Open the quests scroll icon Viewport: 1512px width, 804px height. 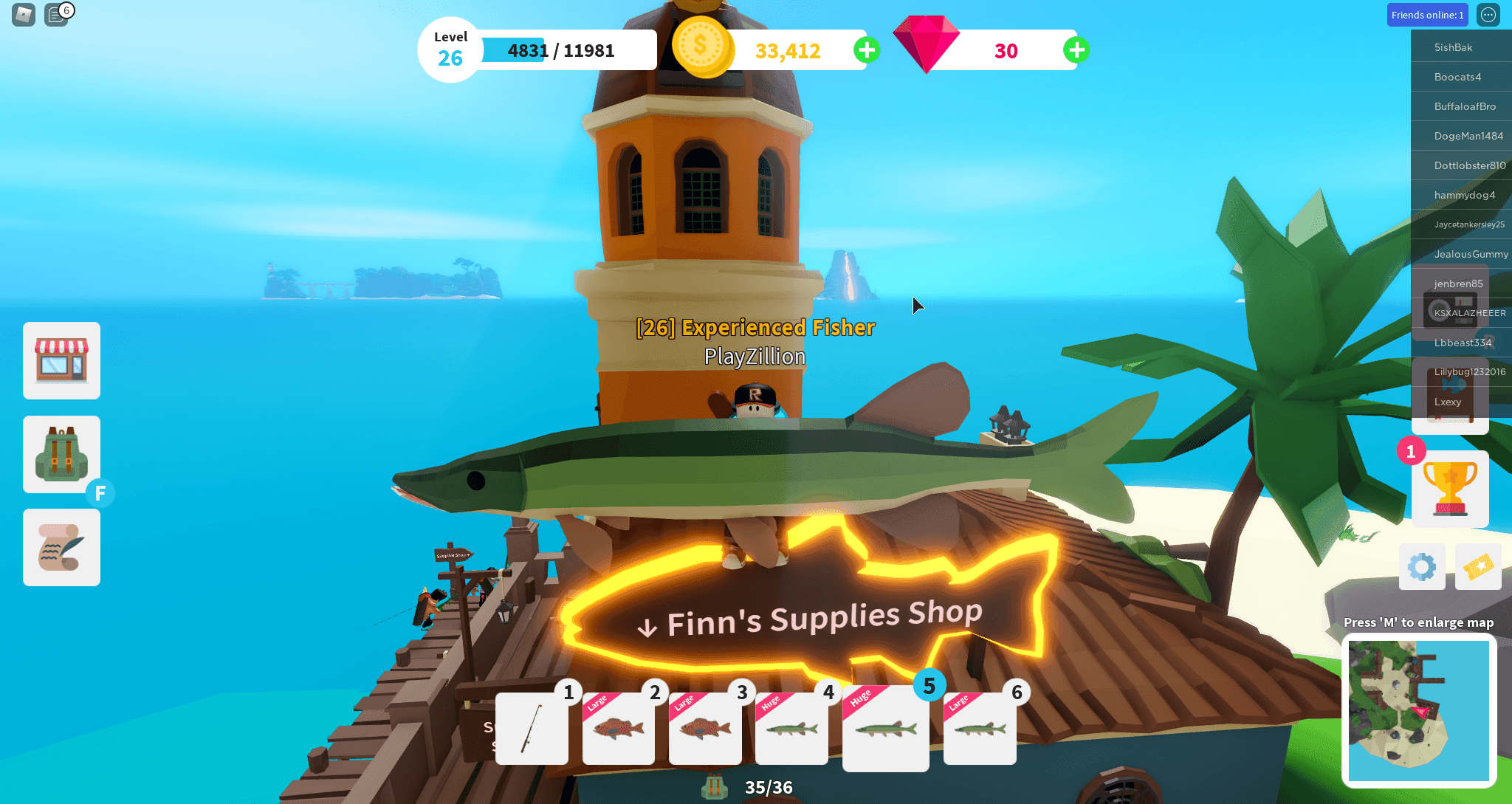click(61, 547)
